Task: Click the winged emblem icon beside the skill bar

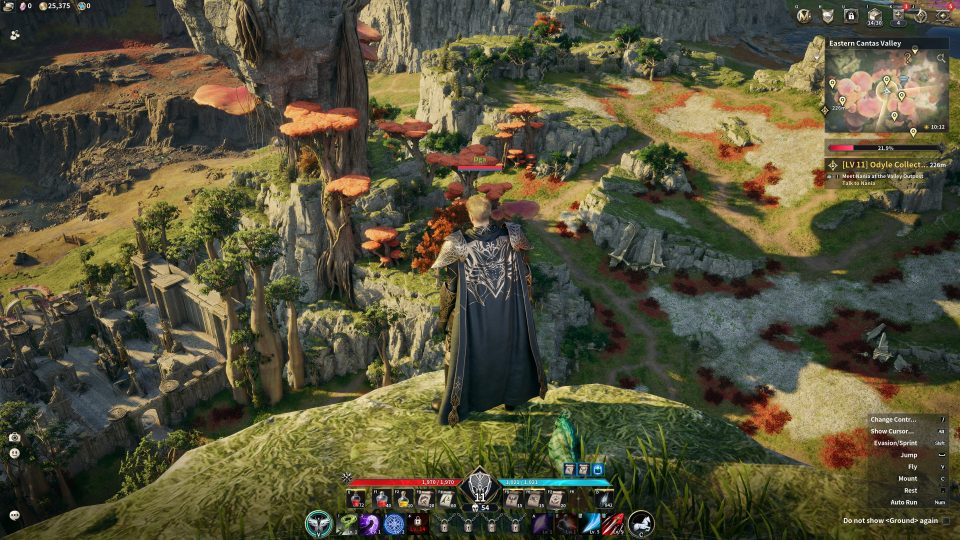Action: [319, 523]
